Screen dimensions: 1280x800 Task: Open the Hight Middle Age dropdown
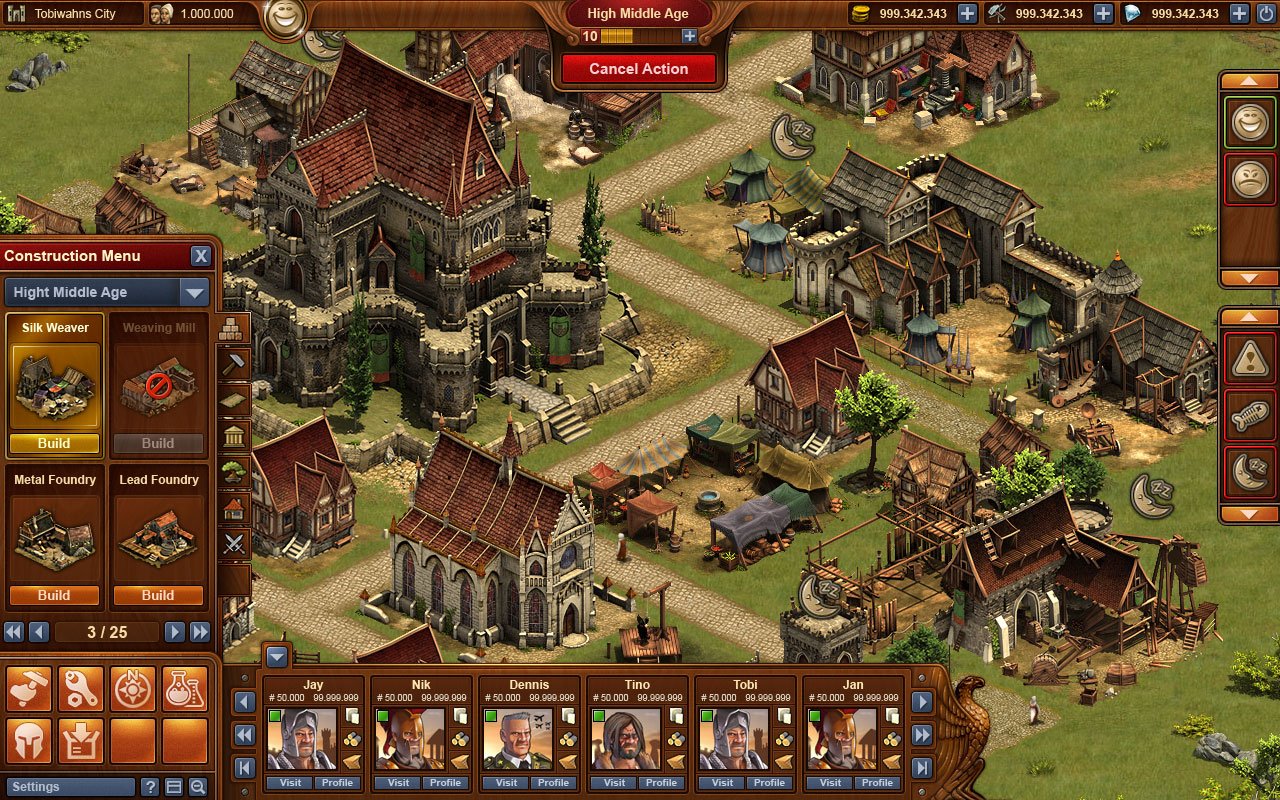click(193, 292)
